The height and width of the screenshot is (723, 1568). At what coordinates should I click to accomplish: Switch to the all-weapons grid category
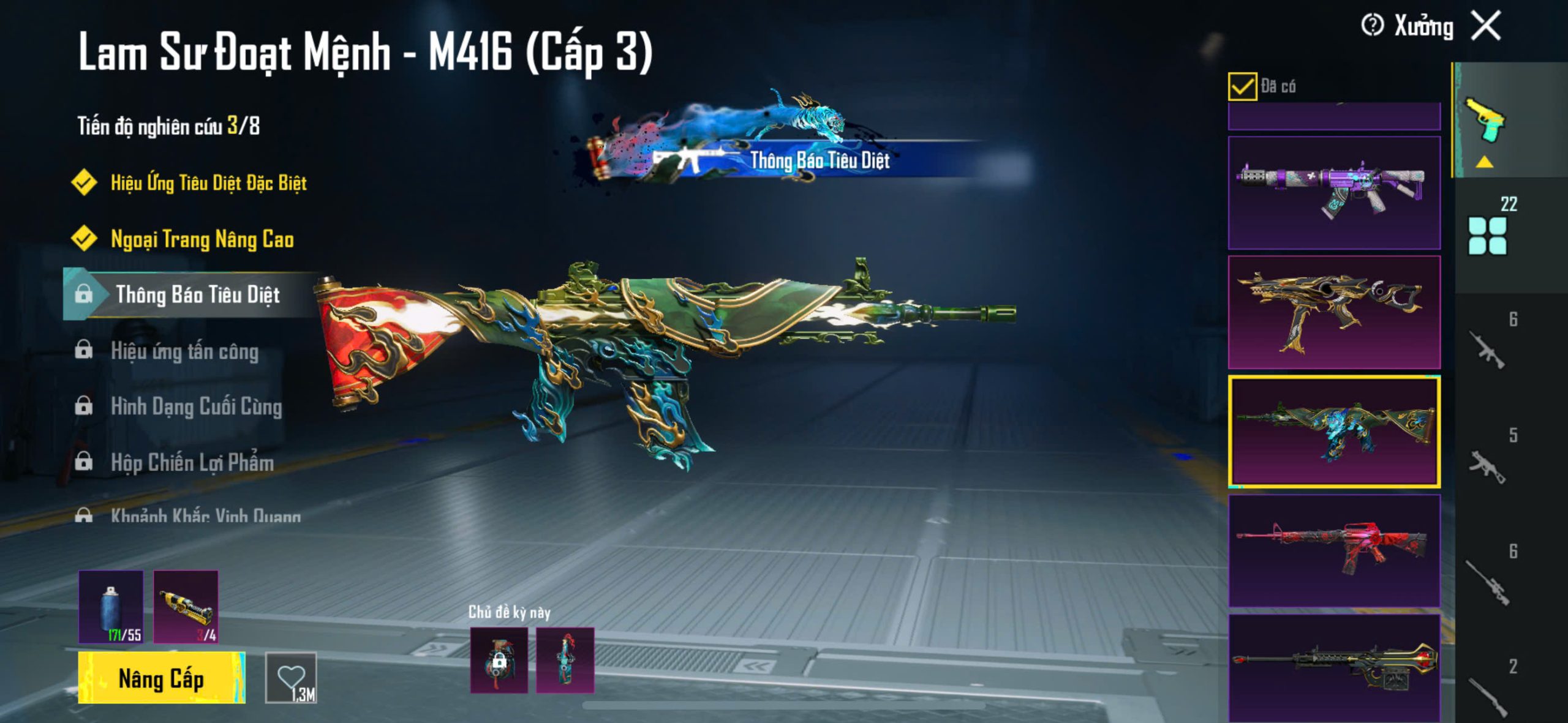tap(1487, 236)
